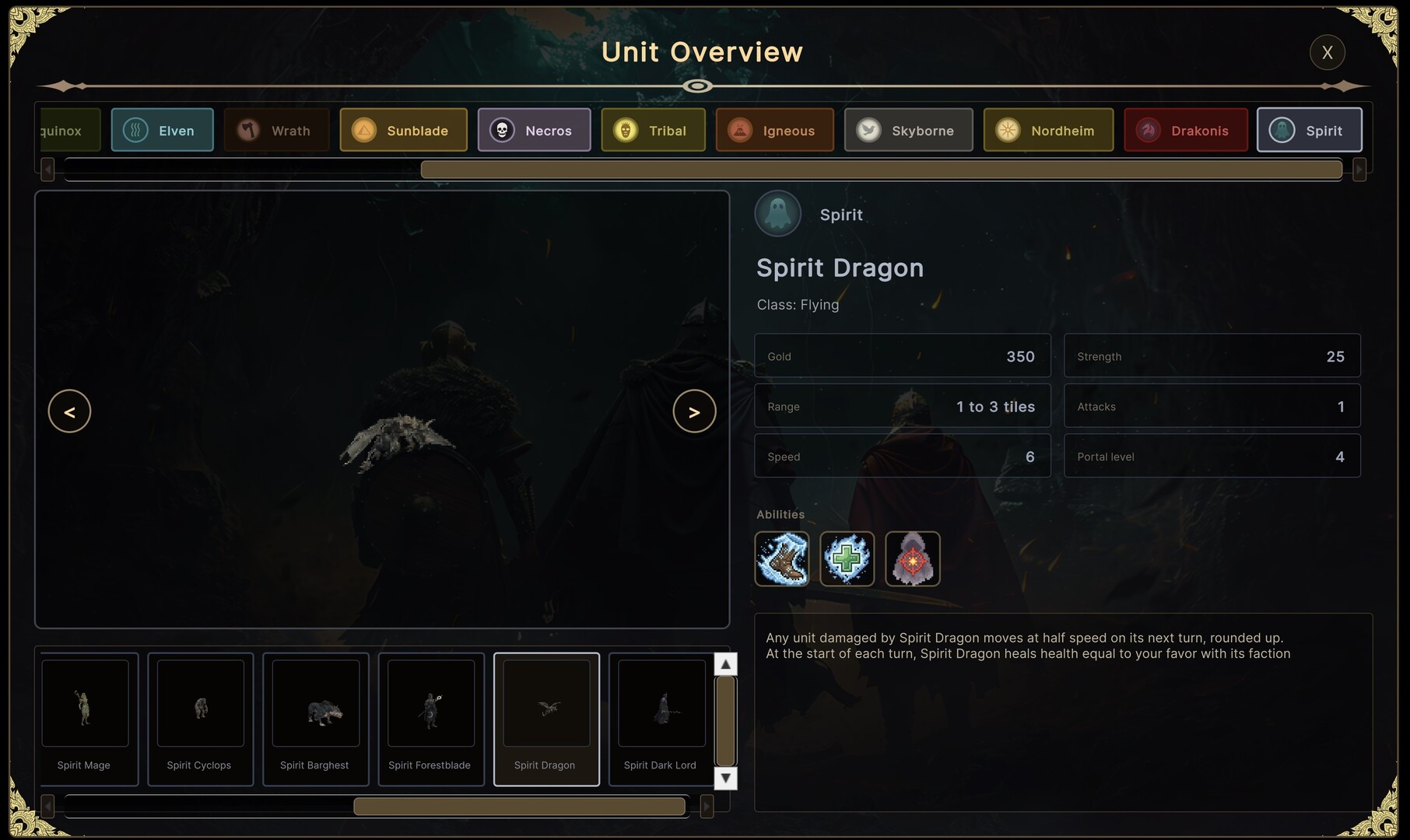This screenshot has width=1410, height=840.
Task: Click the healing cross ability icon
Action: pyautogui.click(x=847, y=558)
